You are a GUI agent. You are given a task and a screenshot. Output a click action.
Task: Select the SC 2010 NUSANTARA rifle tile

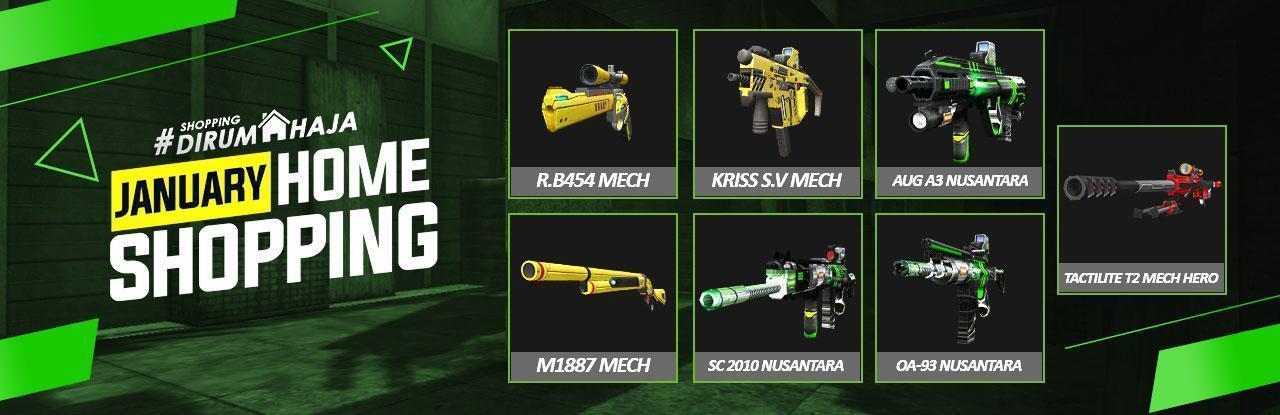click(x=777, y=297)
